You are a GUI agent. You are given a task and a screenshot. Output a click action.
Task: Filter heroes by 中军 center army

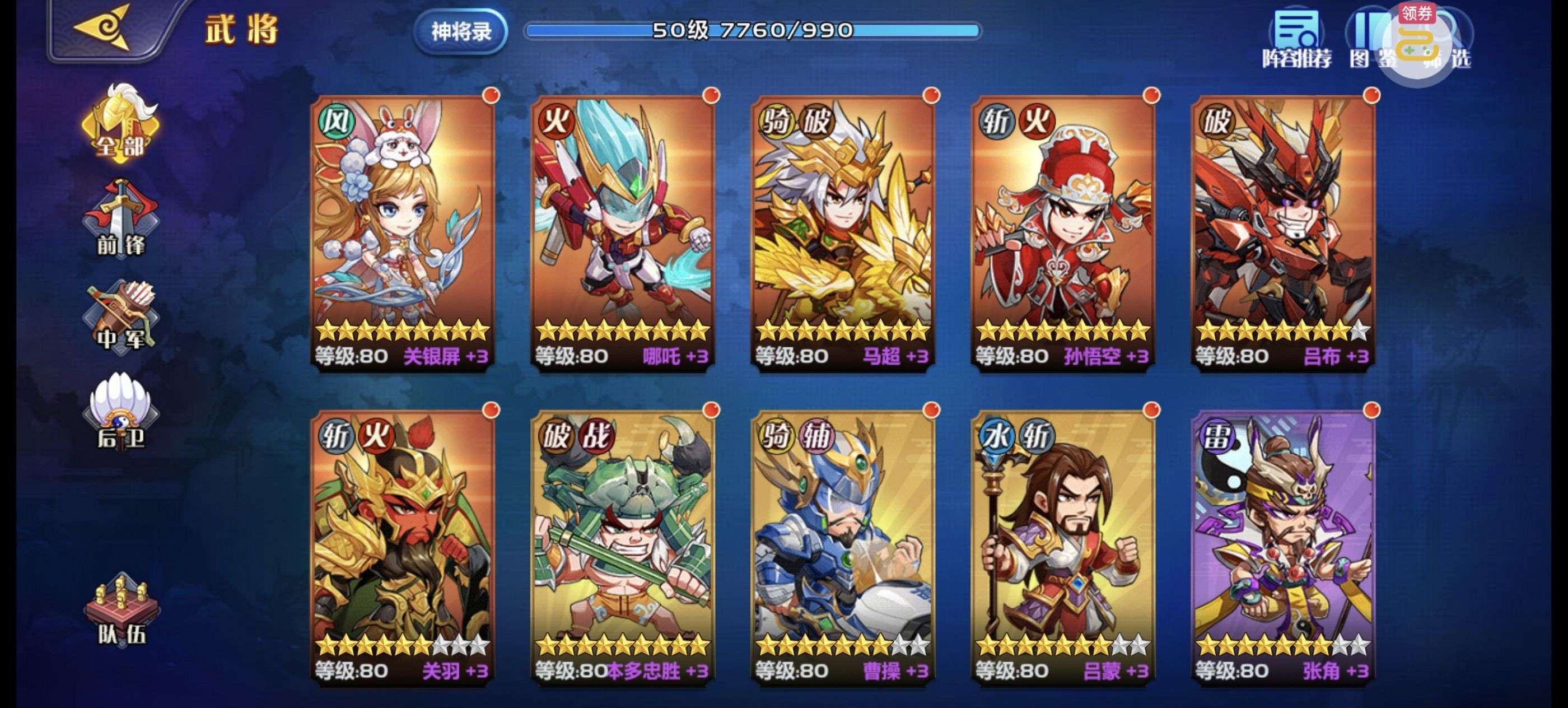120,316
